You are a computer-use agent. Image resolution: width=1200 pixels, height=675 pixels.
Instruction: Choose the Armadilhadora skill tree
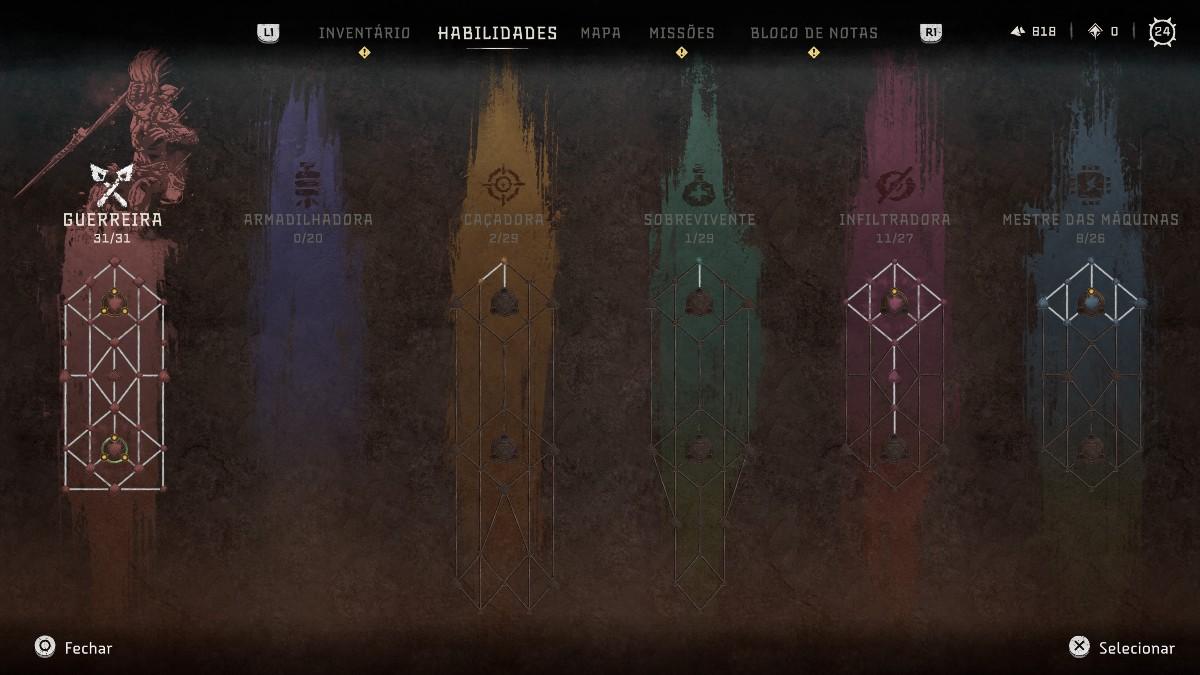coord(308,219)
